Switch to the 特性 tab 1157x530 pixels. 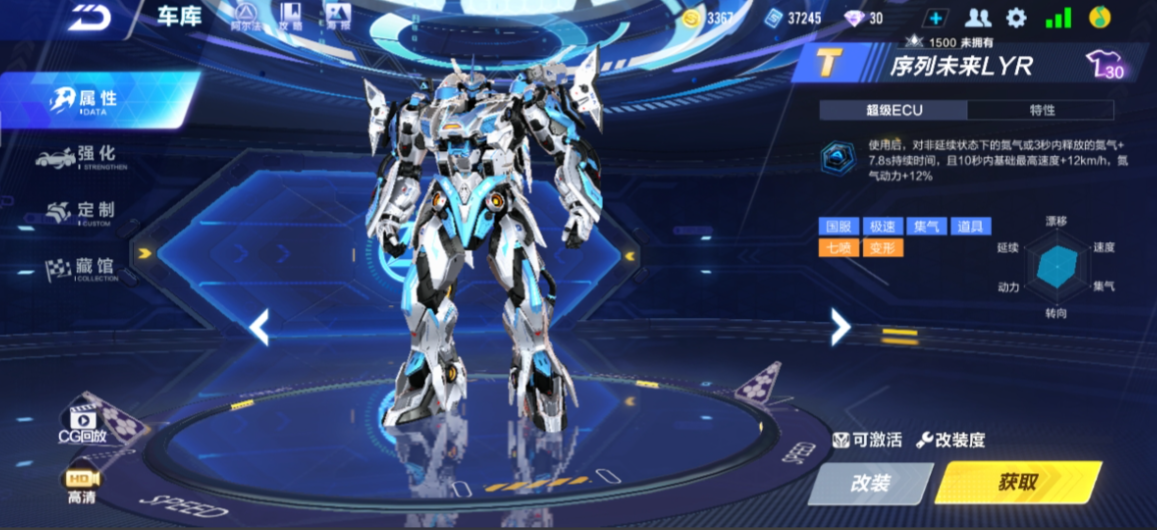click(x=1041, y=110)
